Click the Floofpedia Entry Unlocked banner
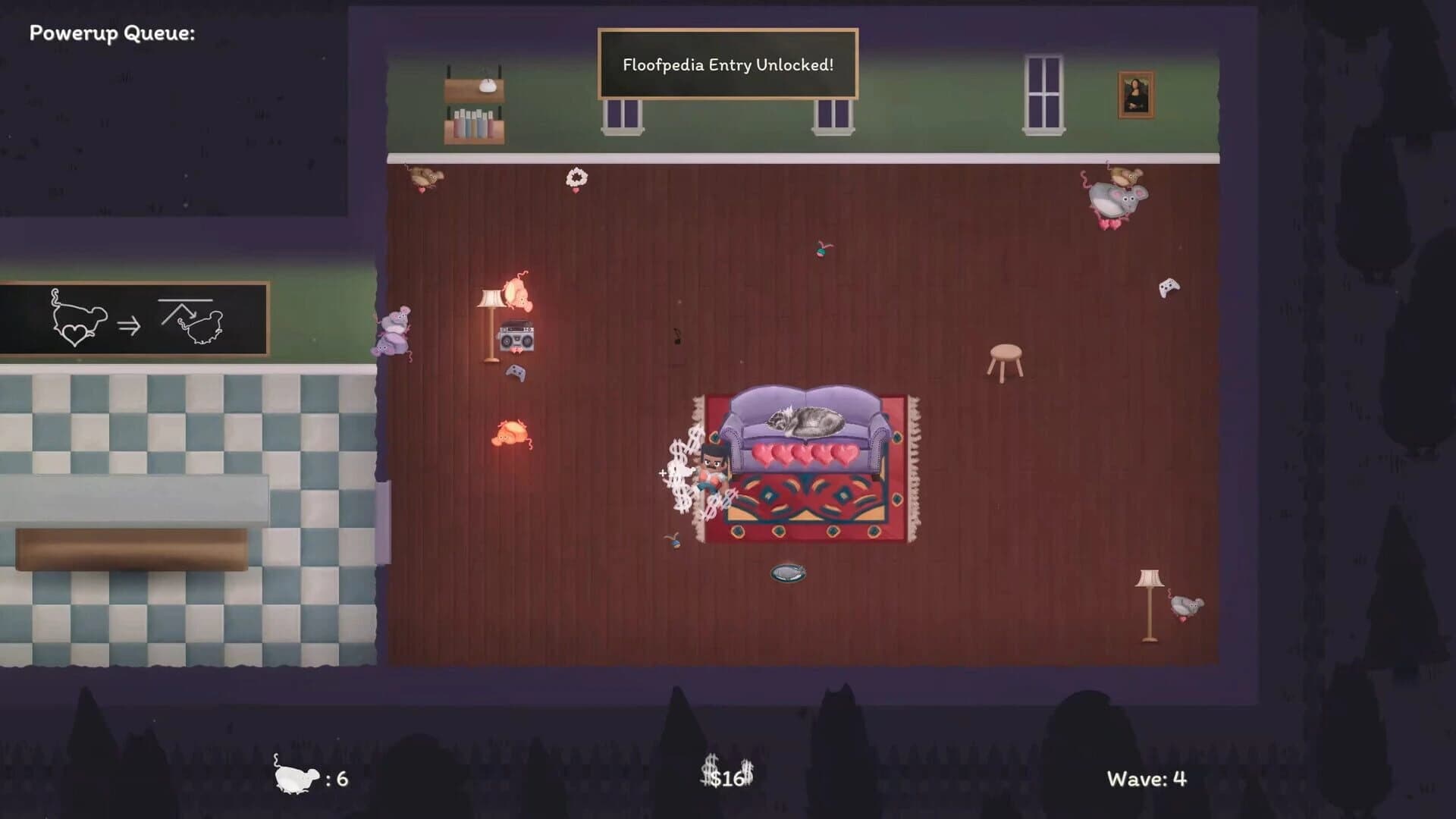This screenshot has width=1456, height=819. (x=726, y=65)
